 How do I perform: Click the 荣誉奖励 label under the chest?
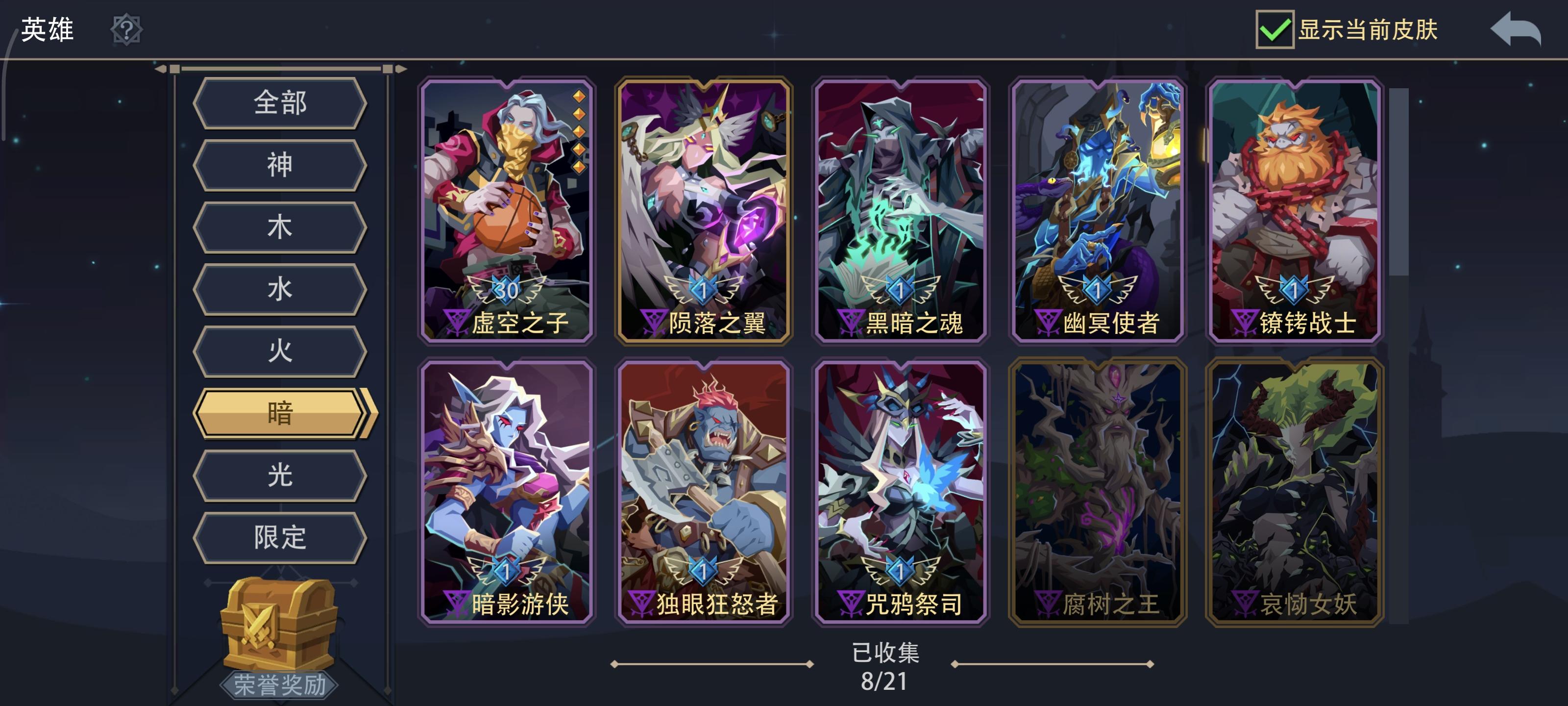(x=279, y=685)
